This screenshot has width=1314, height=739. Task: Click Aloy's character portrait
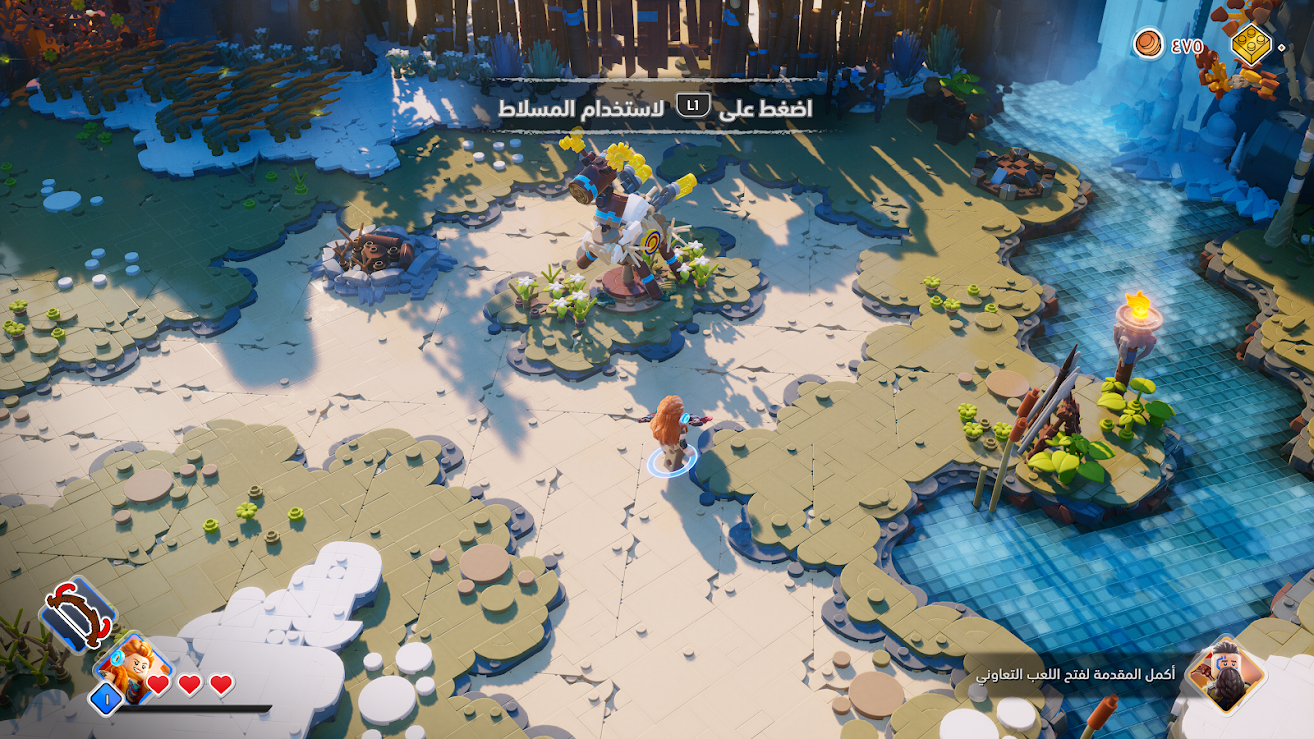[x=133, y=666]
